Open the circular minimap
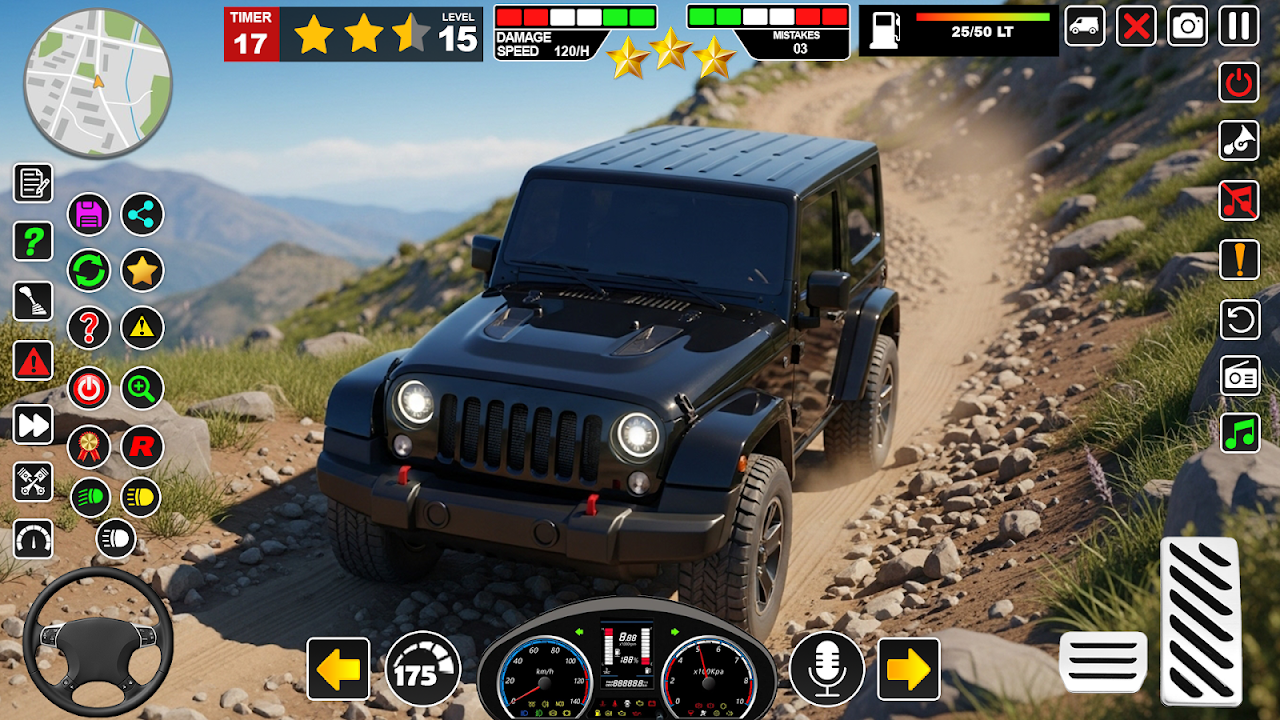1280x720 pixels. pyautogui.click(x=98, y=83)
